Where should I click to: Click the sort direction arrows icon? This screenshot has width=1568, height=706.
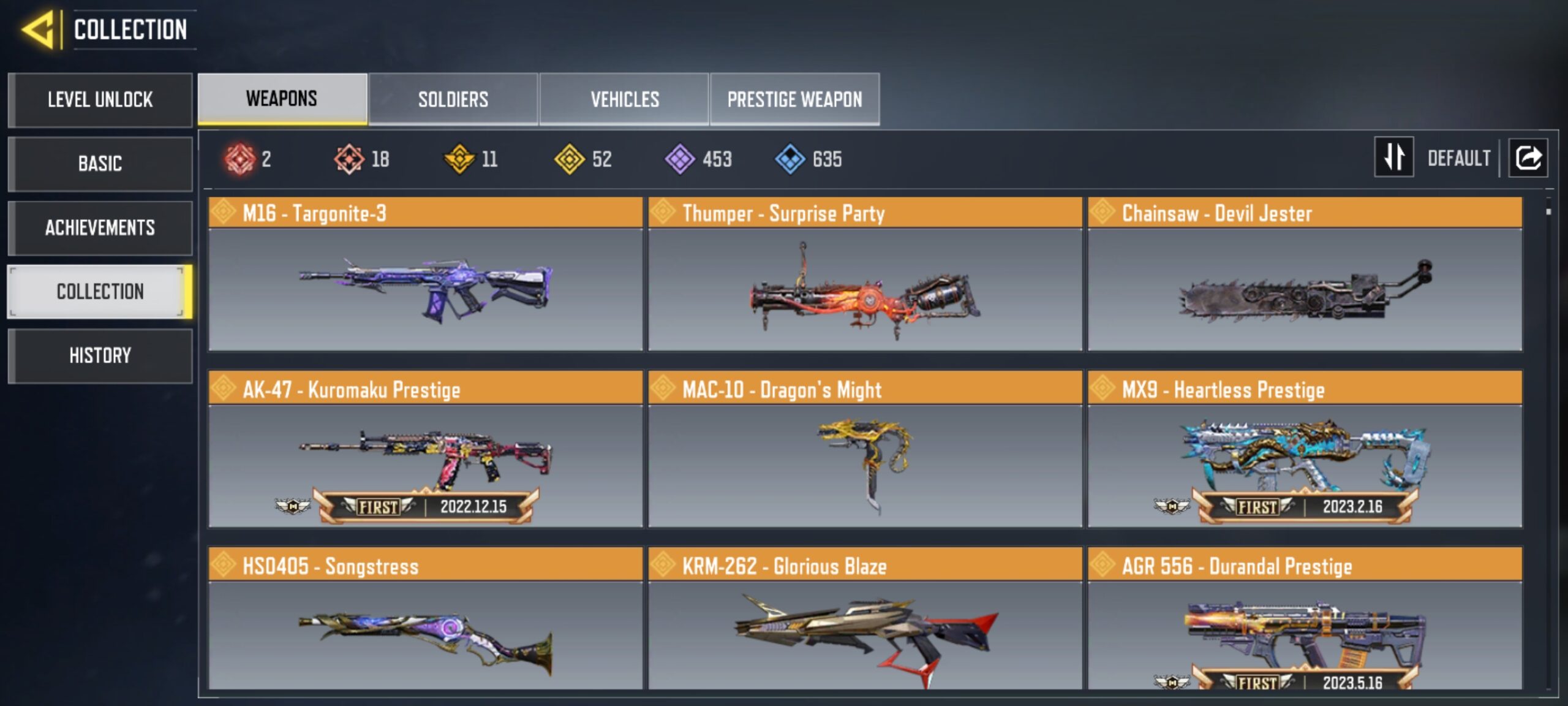(1393, 158)
